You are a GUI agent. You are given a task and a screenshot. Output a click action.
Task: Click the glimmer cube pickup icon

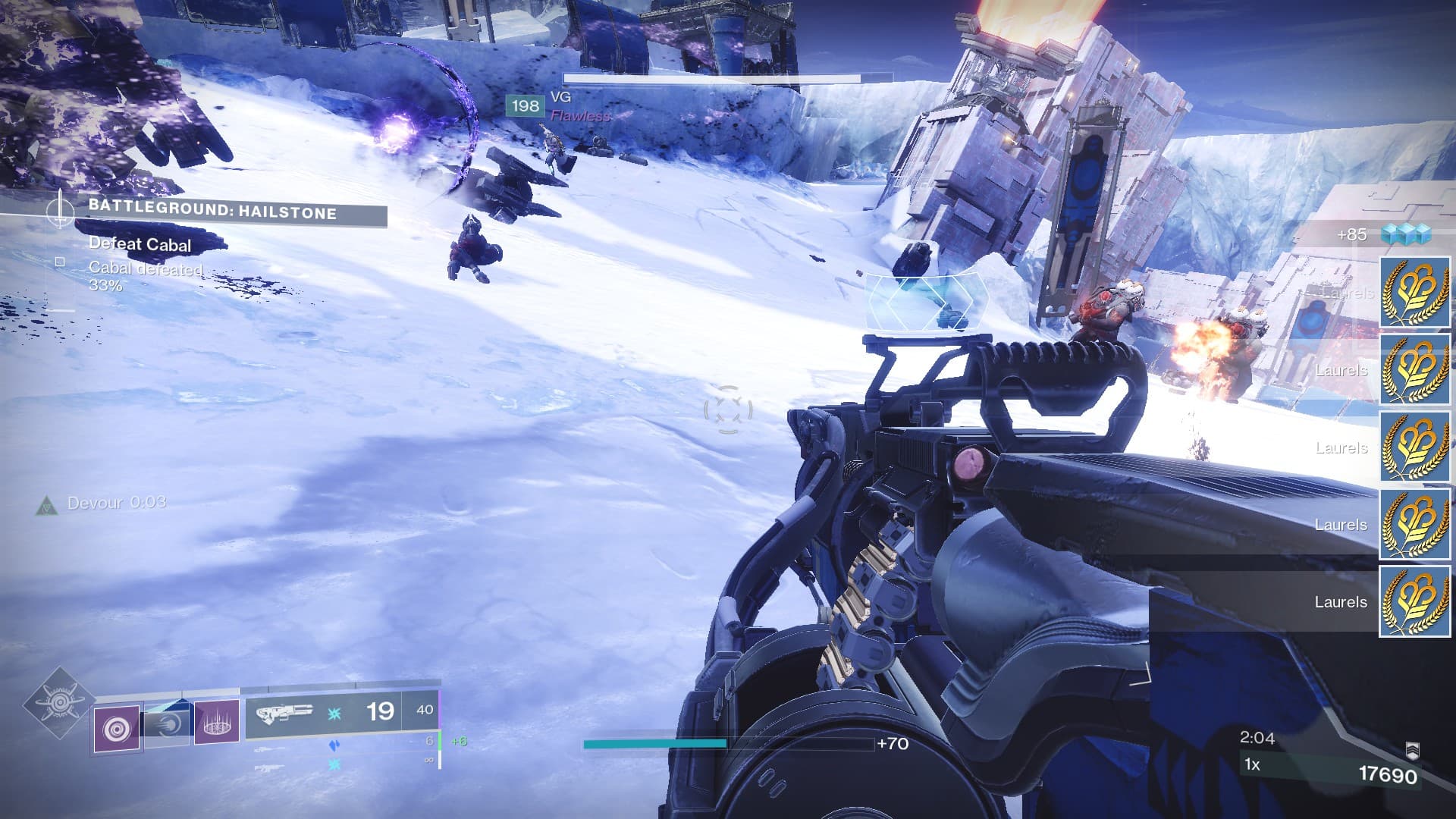[x=1405, y=234]
